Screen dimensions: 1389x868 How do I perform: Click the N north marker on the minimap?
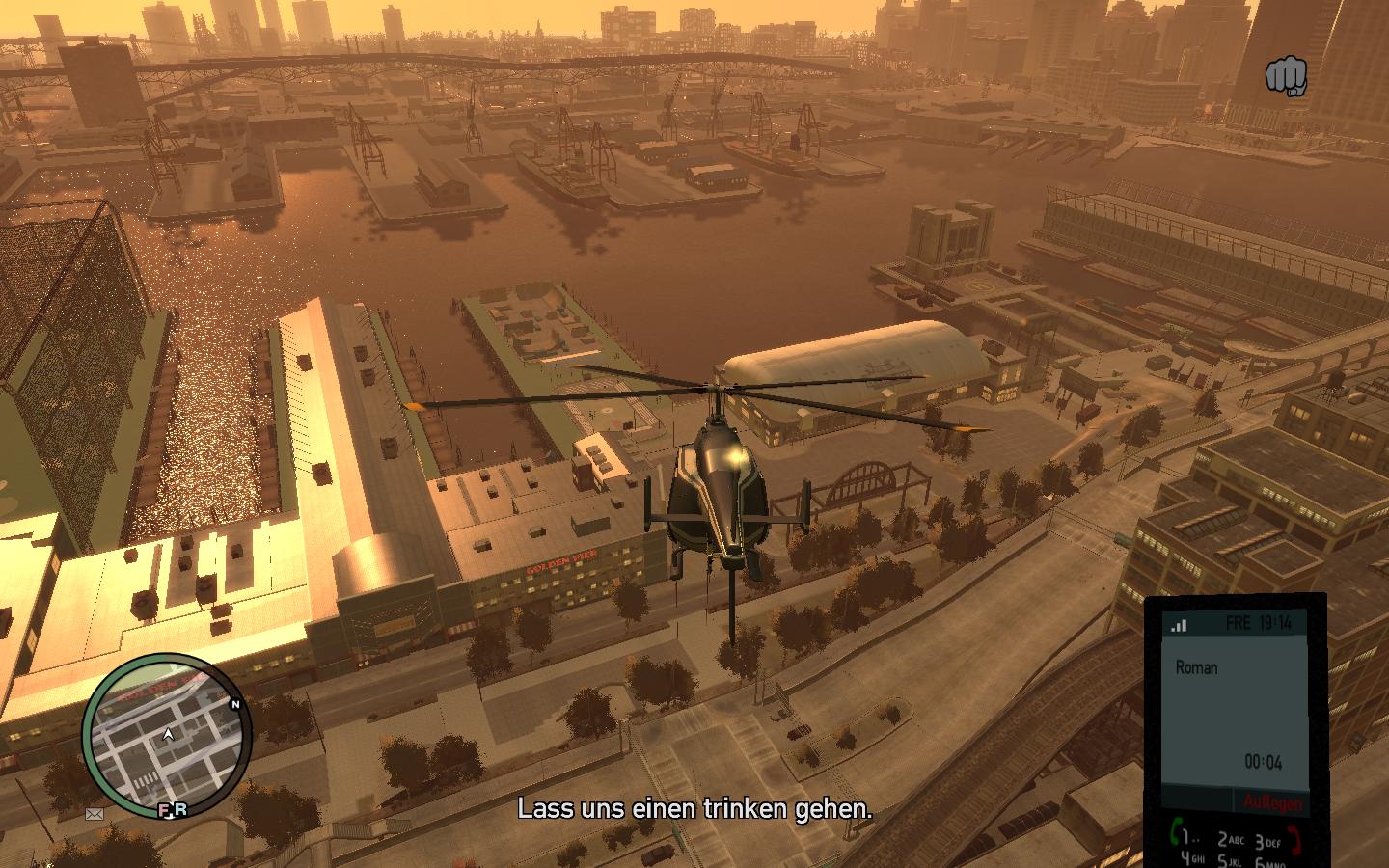click(234, 704)
